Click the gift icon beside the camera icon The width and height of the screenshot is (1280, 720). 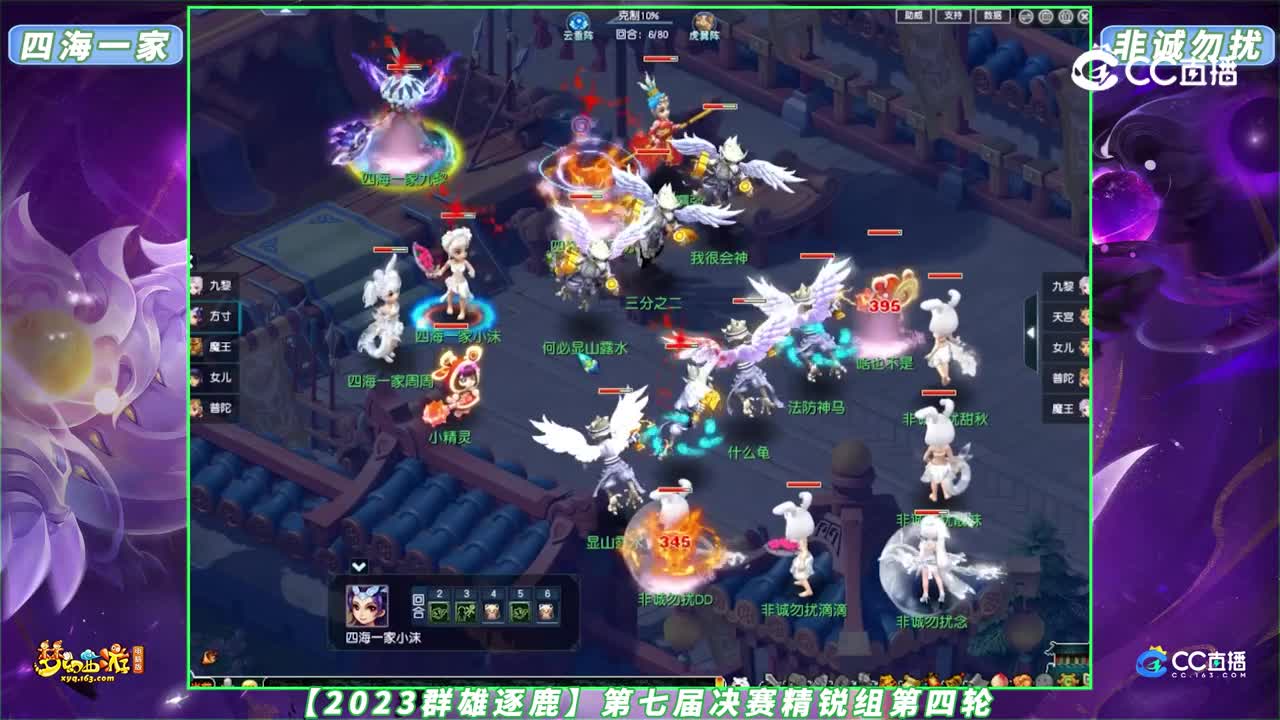pyautogui.click(x=1065, y=16)
